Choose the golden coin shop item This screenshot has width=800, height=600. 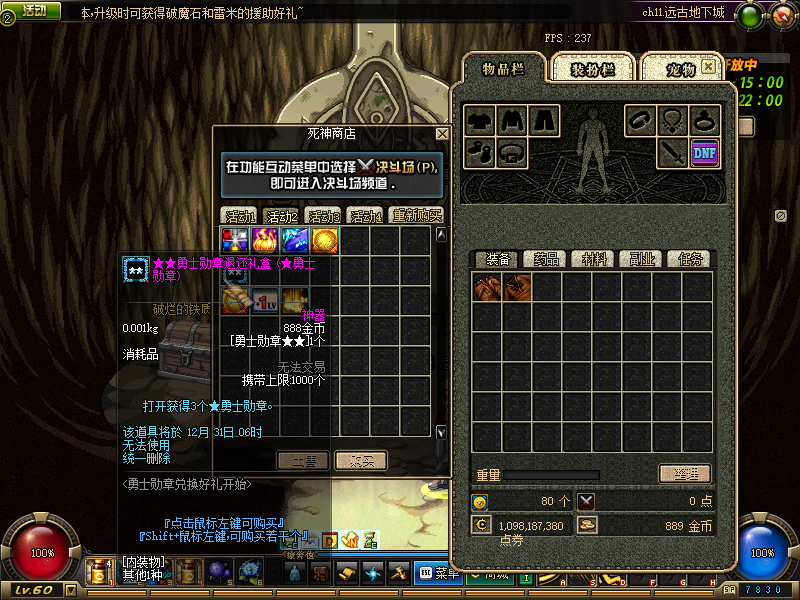[x=324, y=240]
